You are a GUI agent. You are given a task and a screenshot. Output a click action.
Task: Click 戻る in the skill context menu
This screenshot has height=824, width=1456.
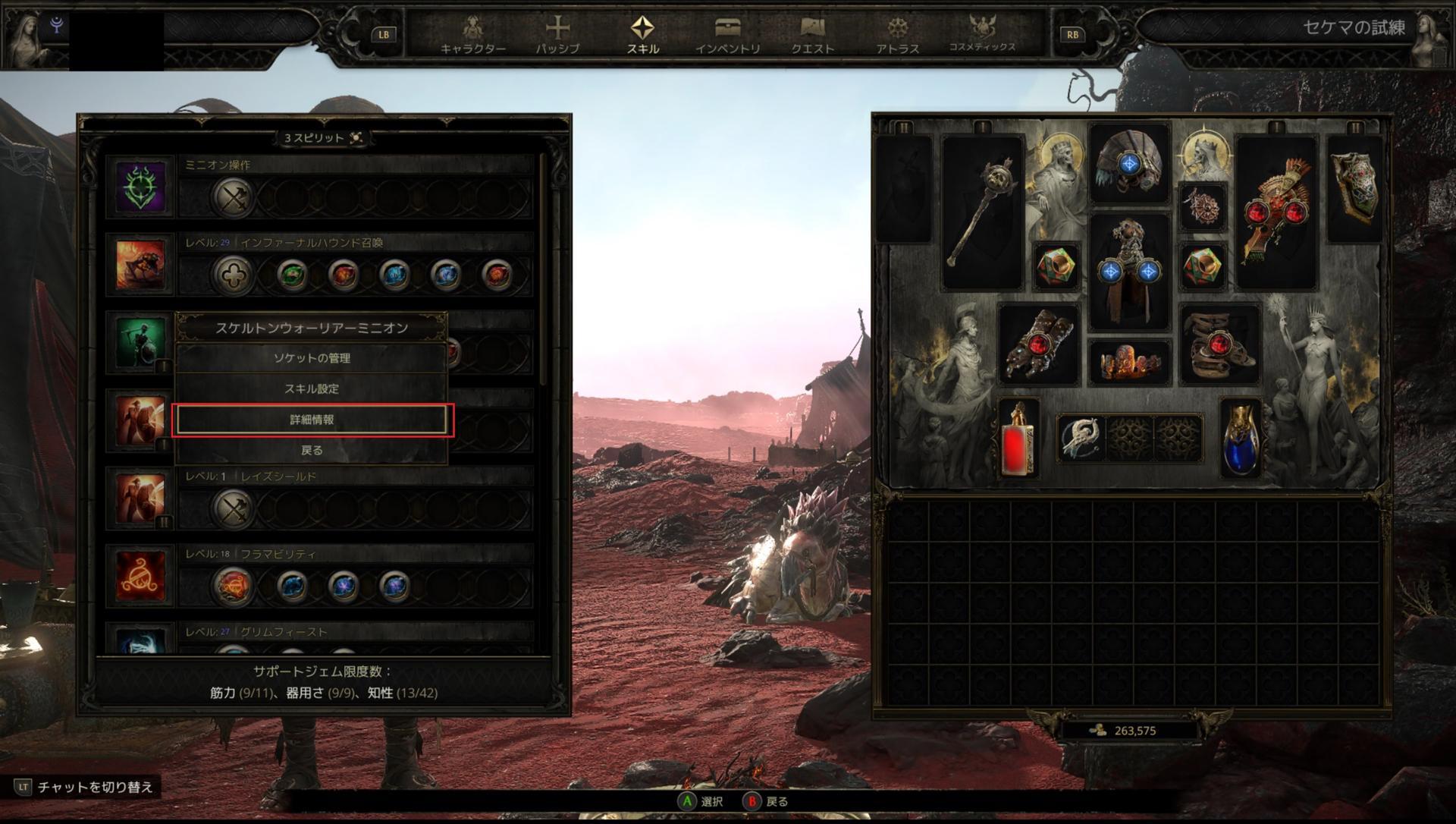[x=312, y=450]
